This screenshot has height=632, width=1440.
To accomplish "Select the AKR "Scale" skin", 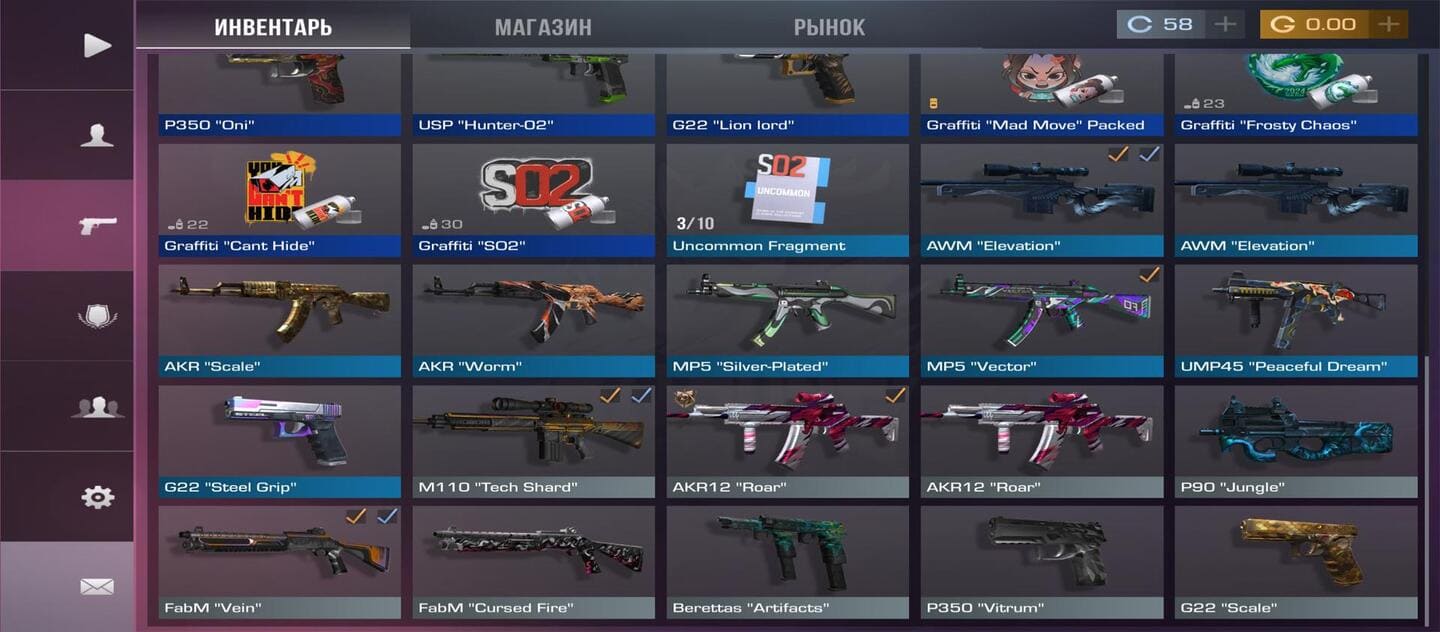I will point(279,319).
